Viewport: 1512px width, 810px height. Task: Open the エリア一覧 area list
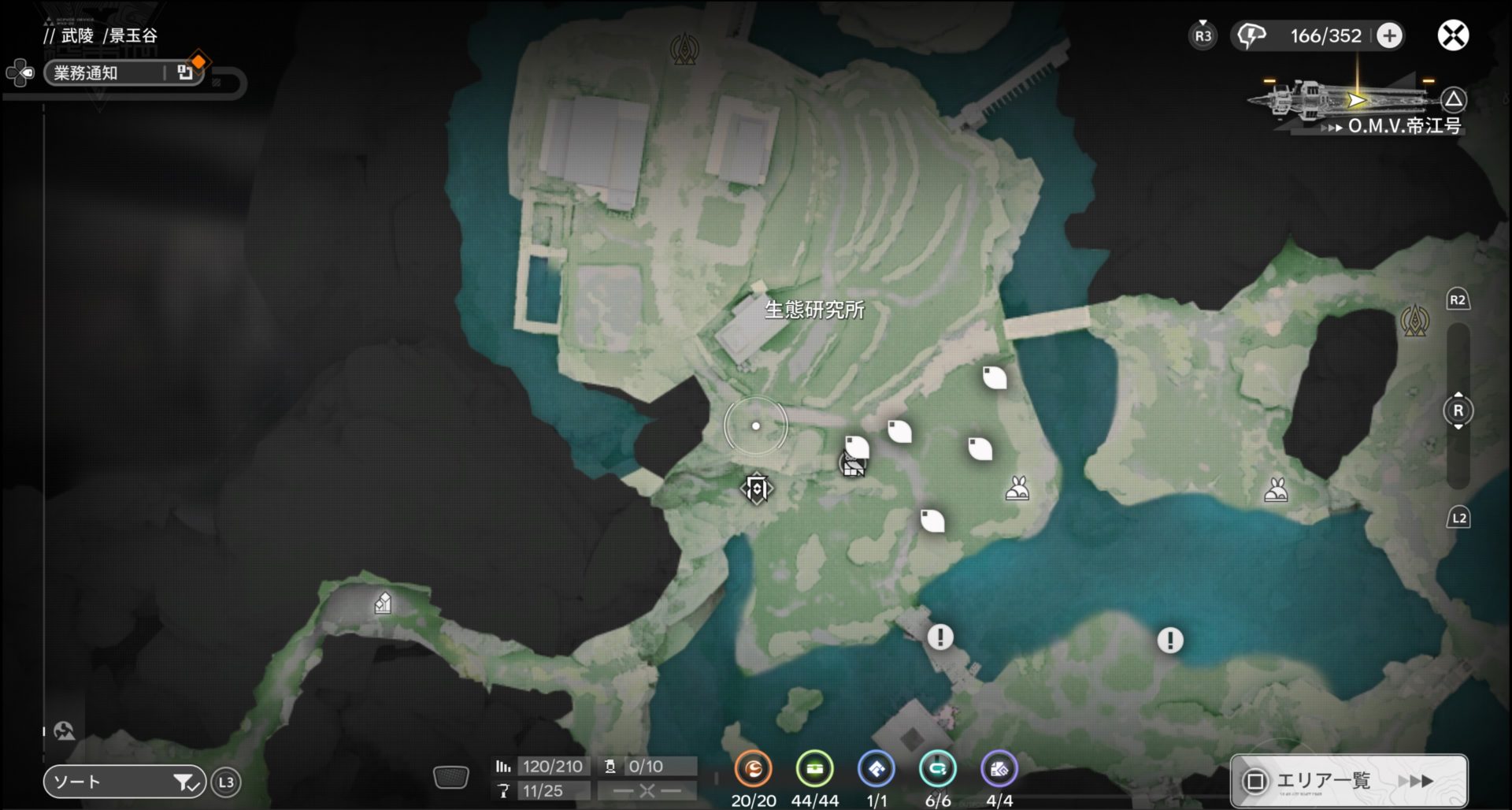pyautogui.click(x=1348, y=780)
